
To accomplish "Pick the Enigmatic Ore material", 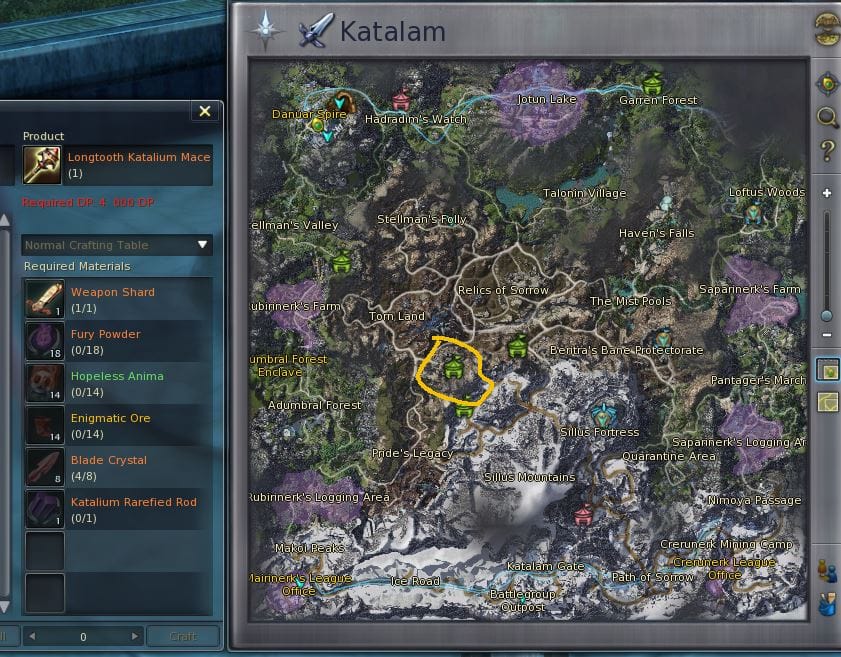I will click(x=42, y=423).
